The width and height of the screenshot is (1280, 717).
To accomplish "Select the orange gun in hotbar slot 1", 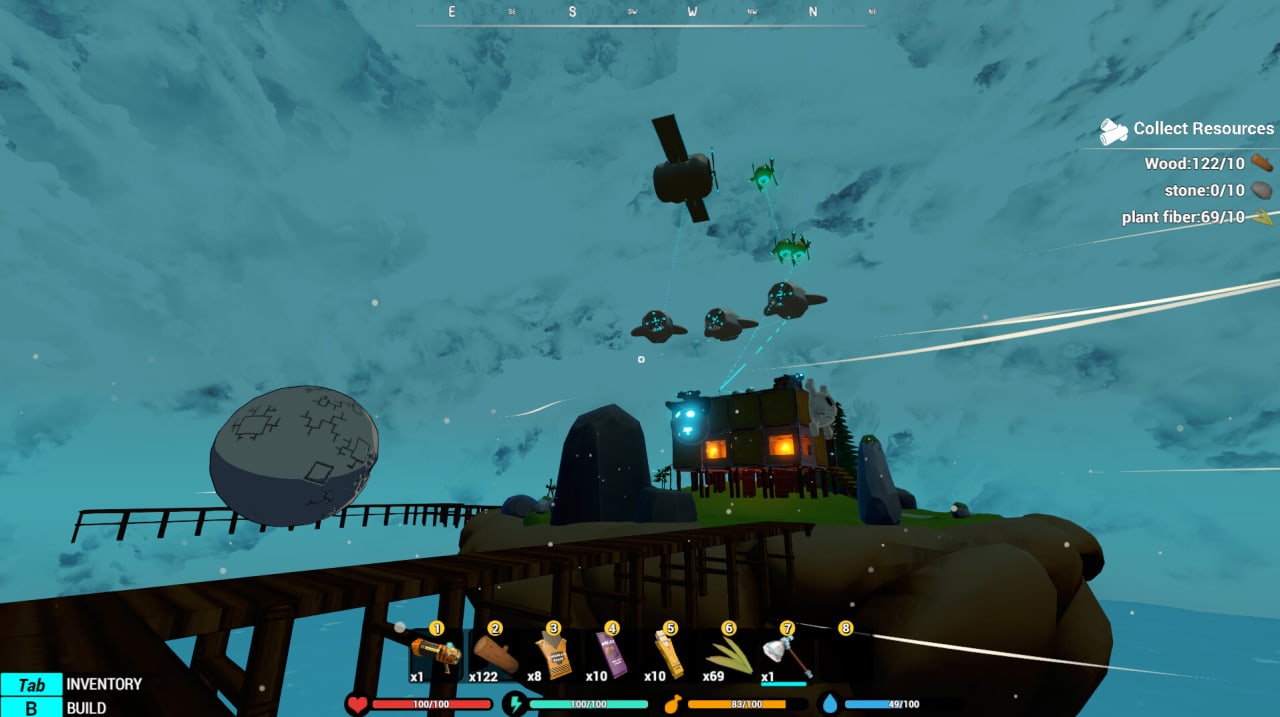I will click(436, 655).
